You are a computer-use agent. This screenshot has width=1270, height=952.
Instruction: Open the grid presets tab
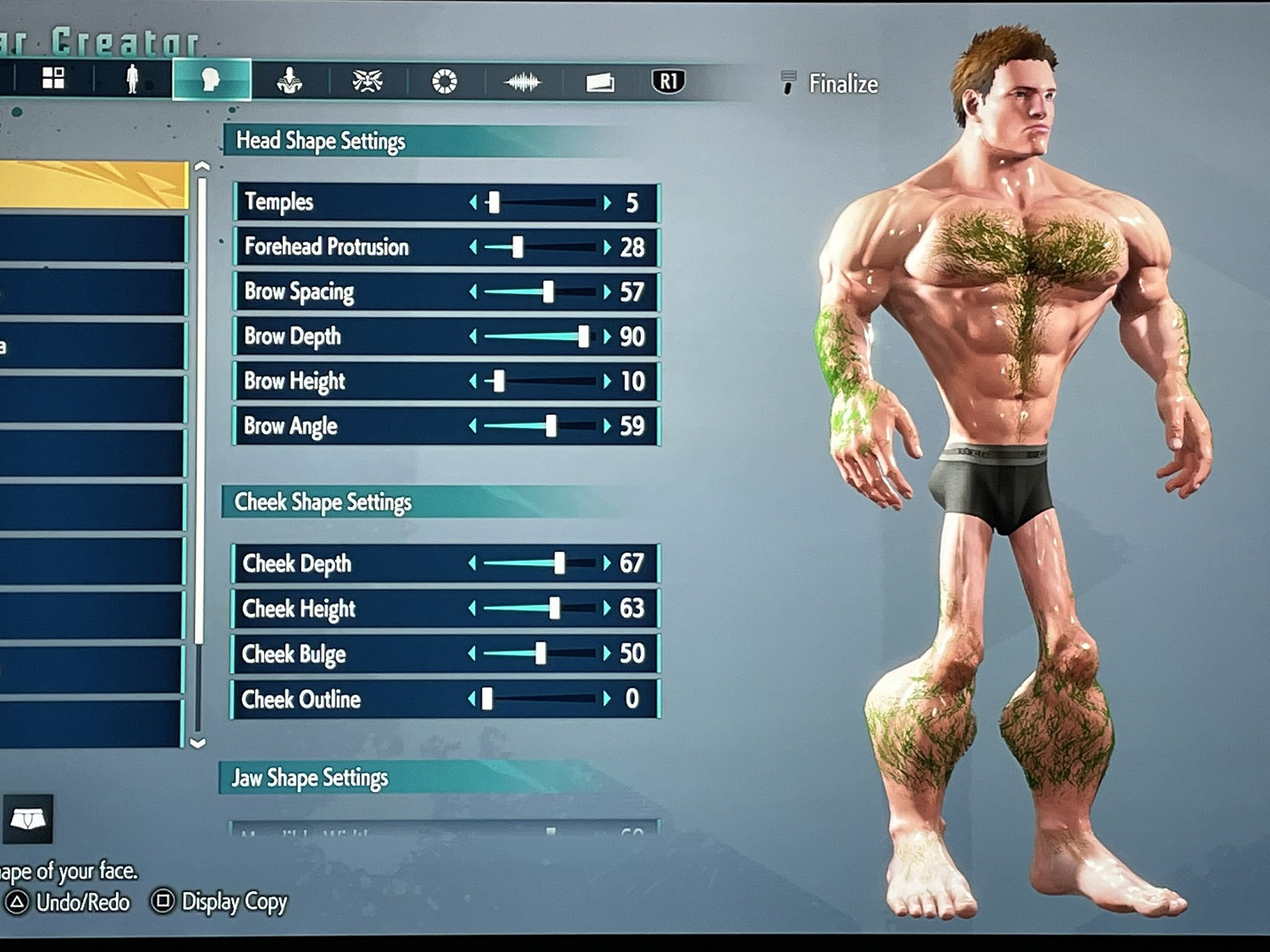tap(53, 78)
